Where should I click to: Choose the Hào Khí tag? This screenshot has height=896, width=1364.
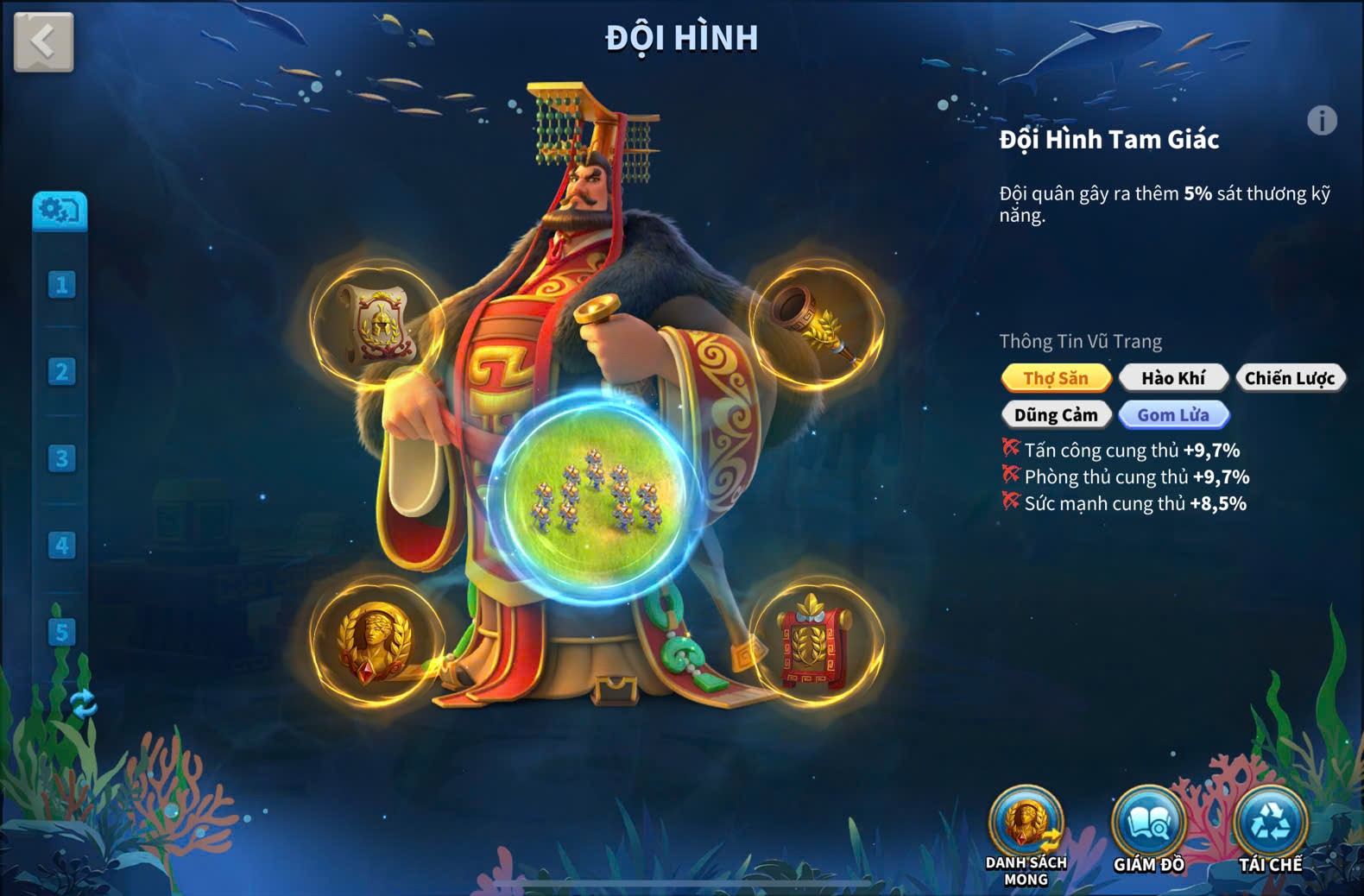pyautogui.click(x=1173, y=378)
